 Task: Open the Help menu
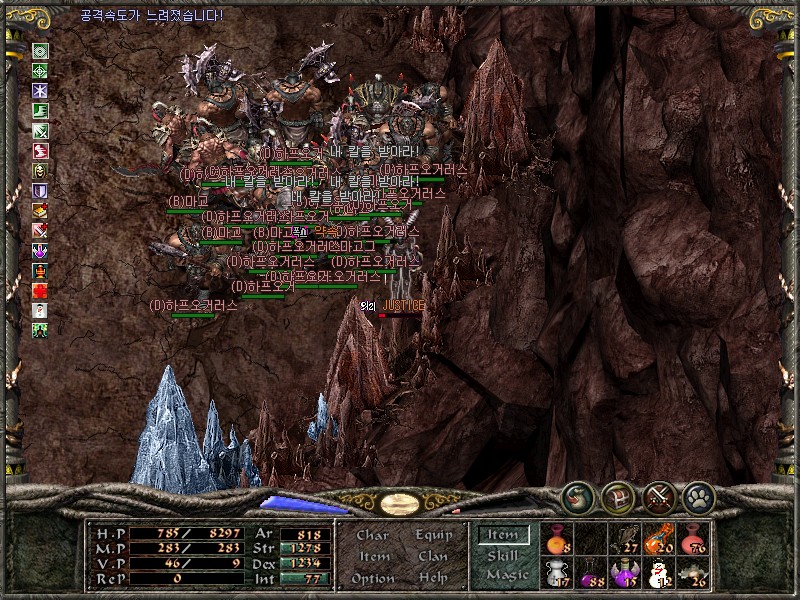432,578
